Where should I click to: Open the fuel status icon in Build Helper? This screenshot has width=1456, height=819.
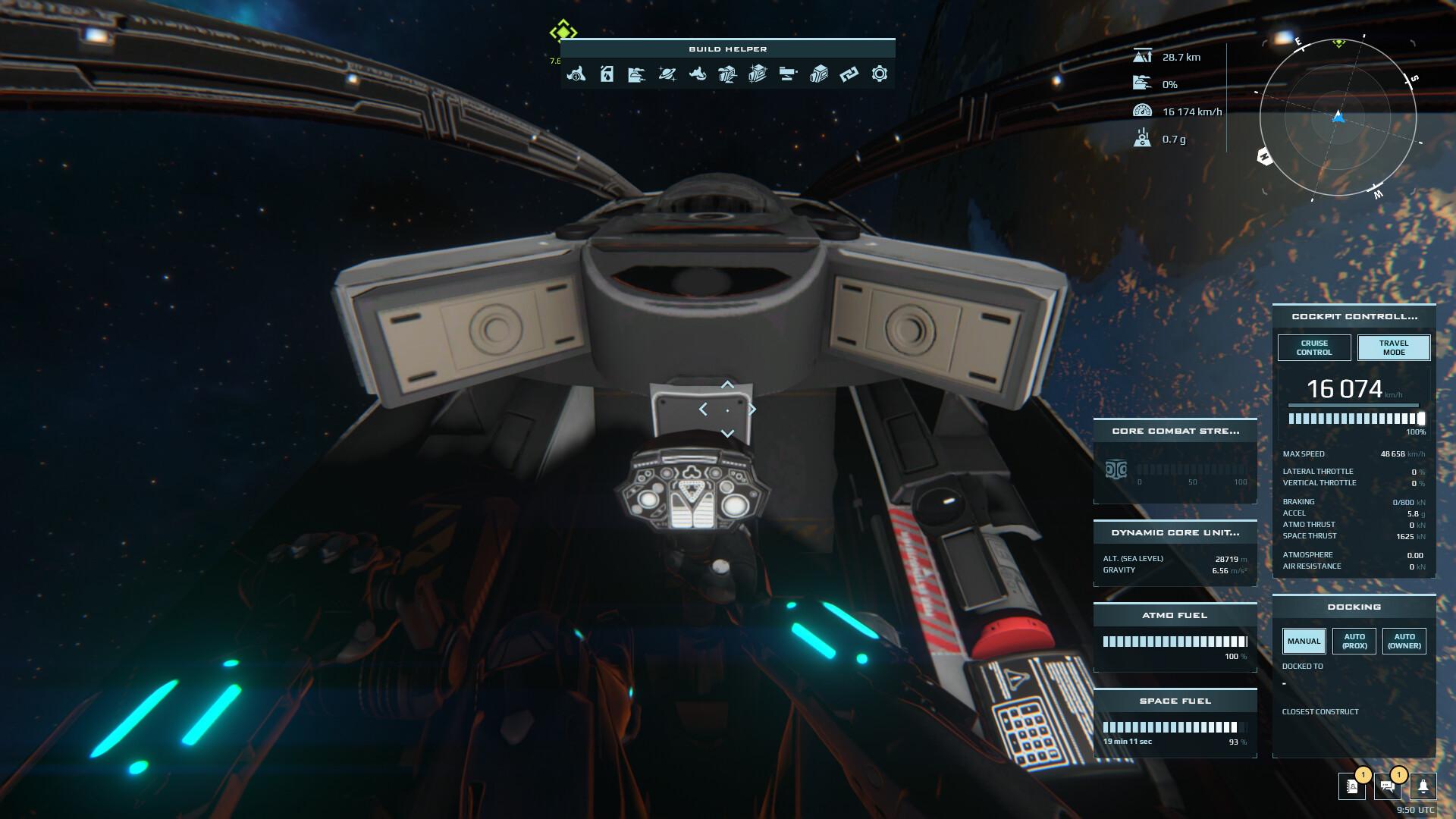coord(607,74)
